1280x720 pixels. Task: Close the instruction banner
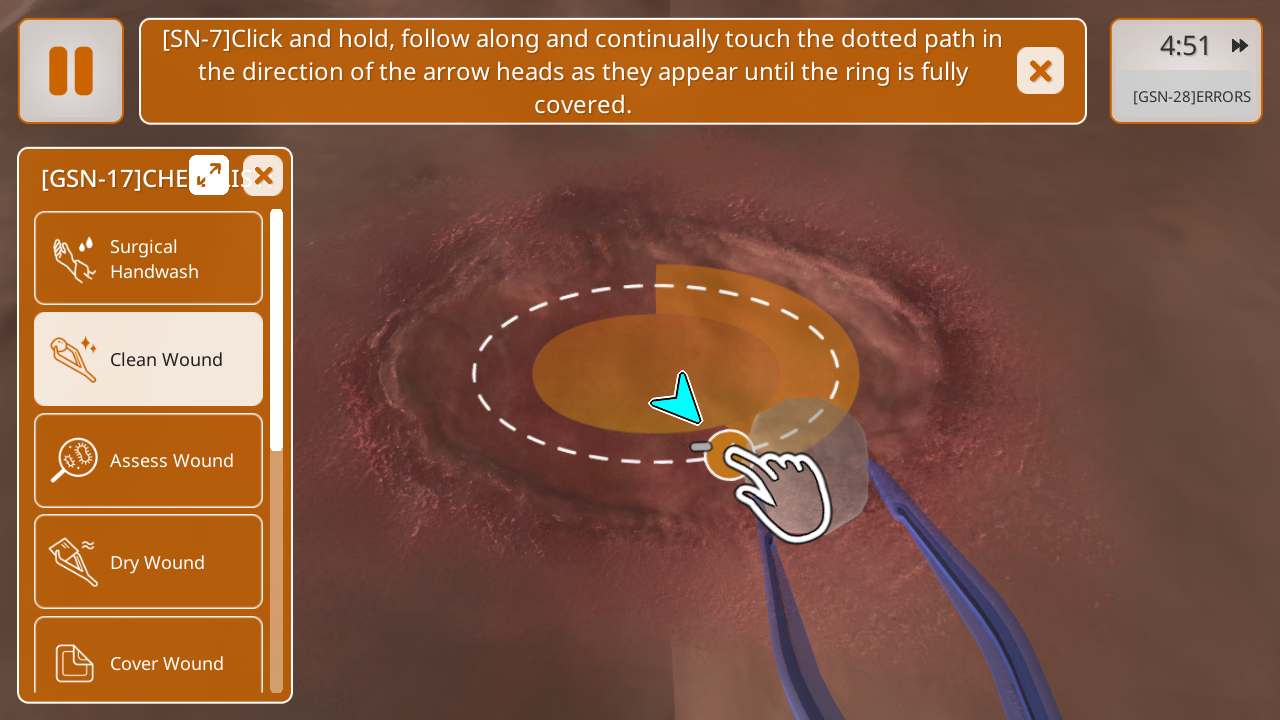click(1040, 71)
